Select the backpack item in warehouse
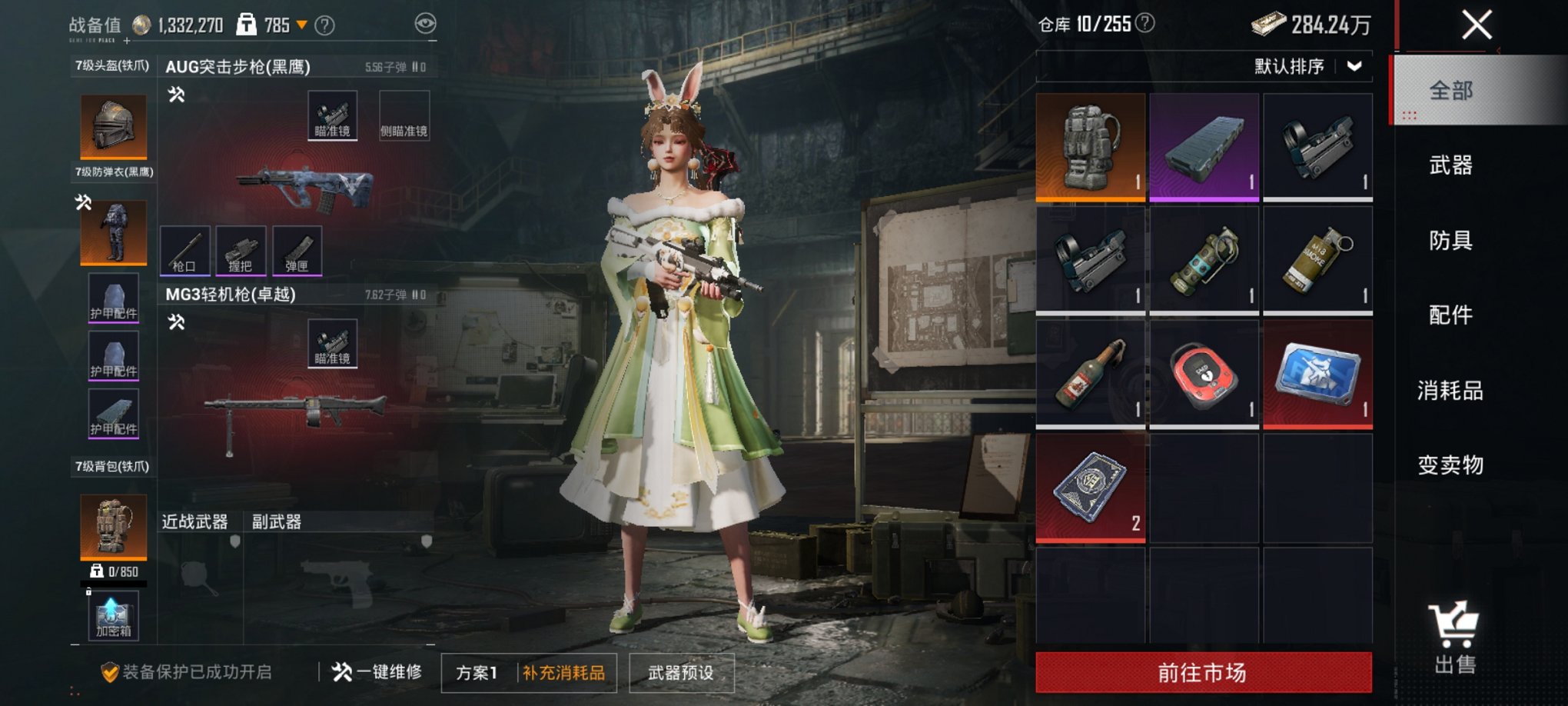 tap(1090, 147)
